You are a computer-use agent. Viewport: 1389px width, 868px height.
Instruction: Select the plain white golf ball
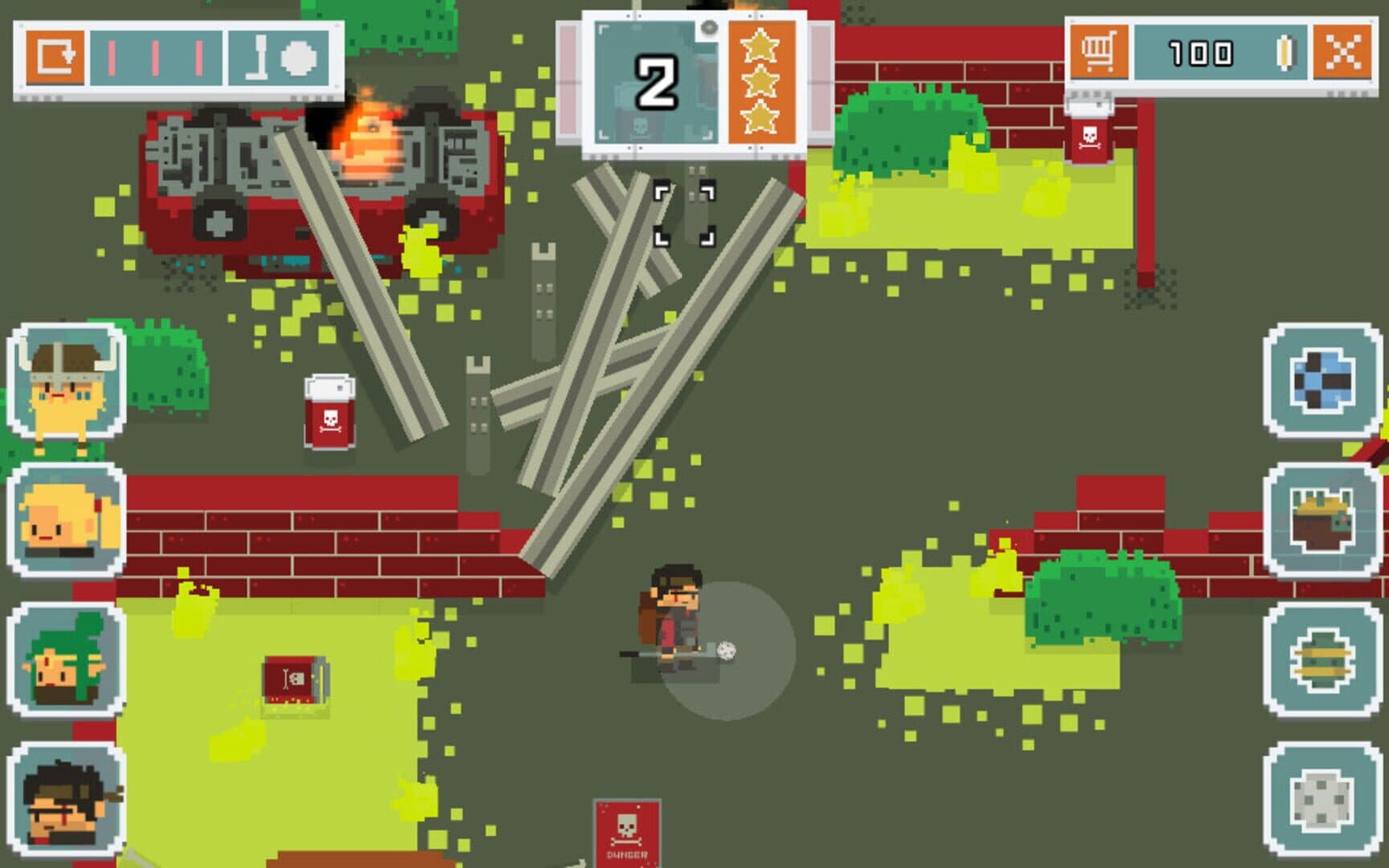(1322, 799)
